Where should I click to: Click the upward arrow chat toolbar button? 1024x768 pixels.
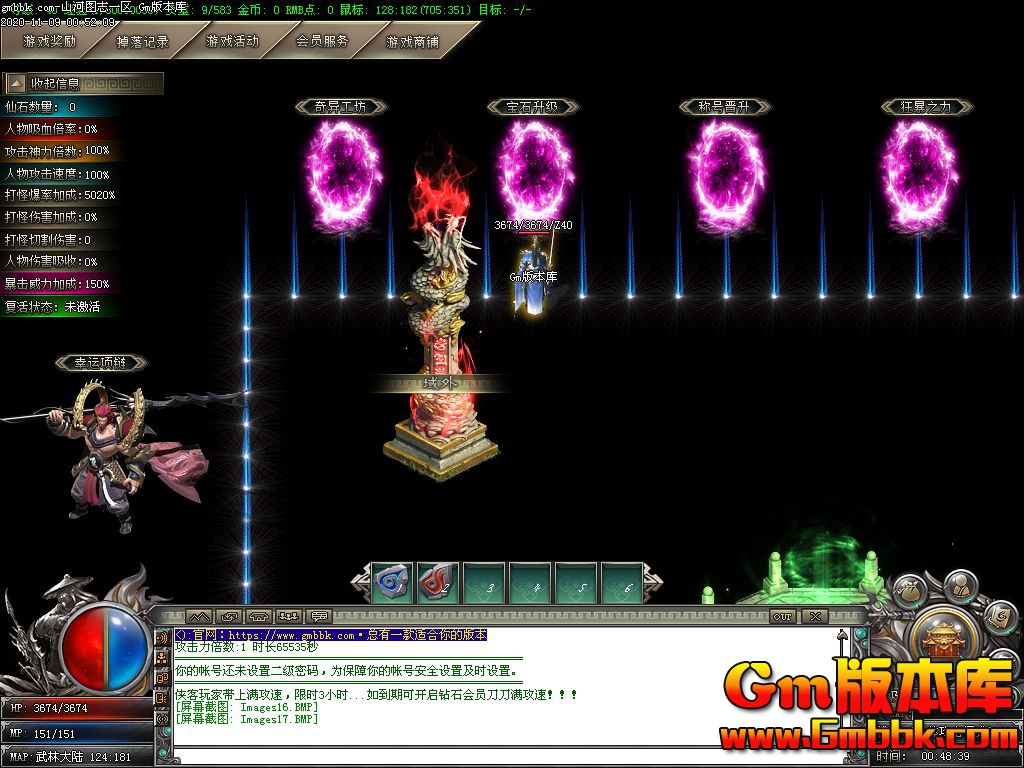(198, 617)
